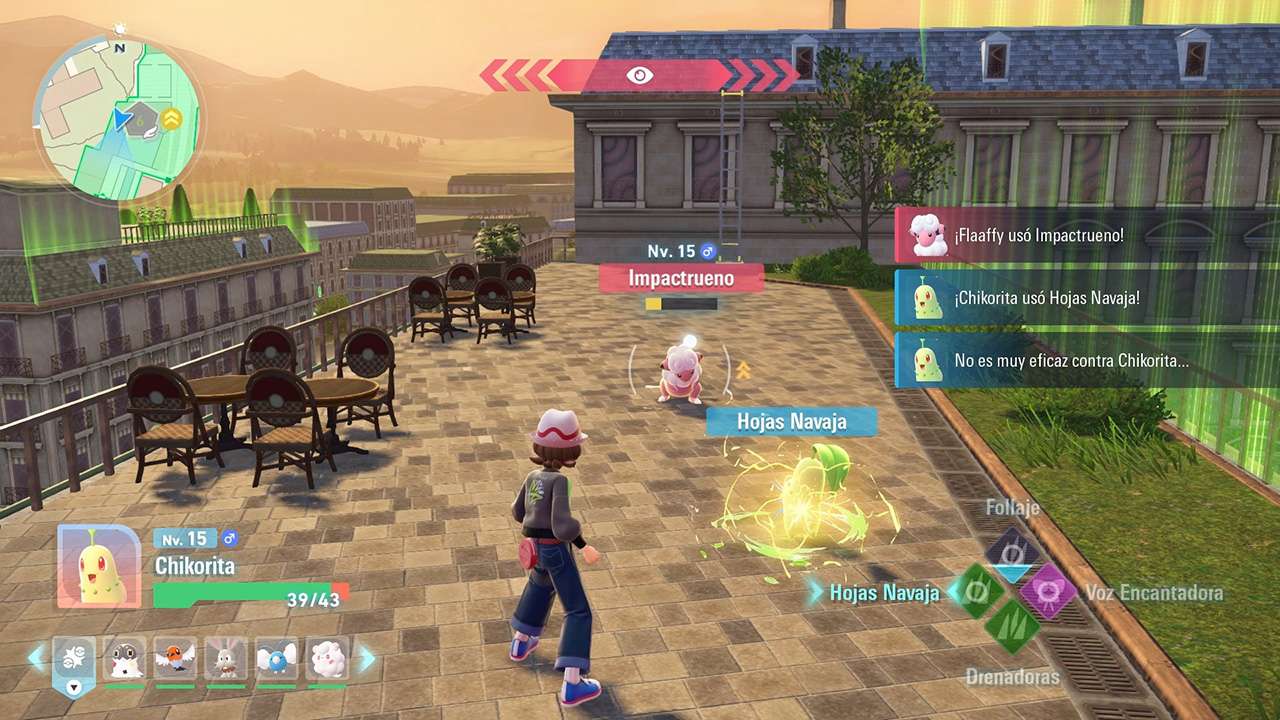Select the Drenadoras move icon

(1014, 626)
